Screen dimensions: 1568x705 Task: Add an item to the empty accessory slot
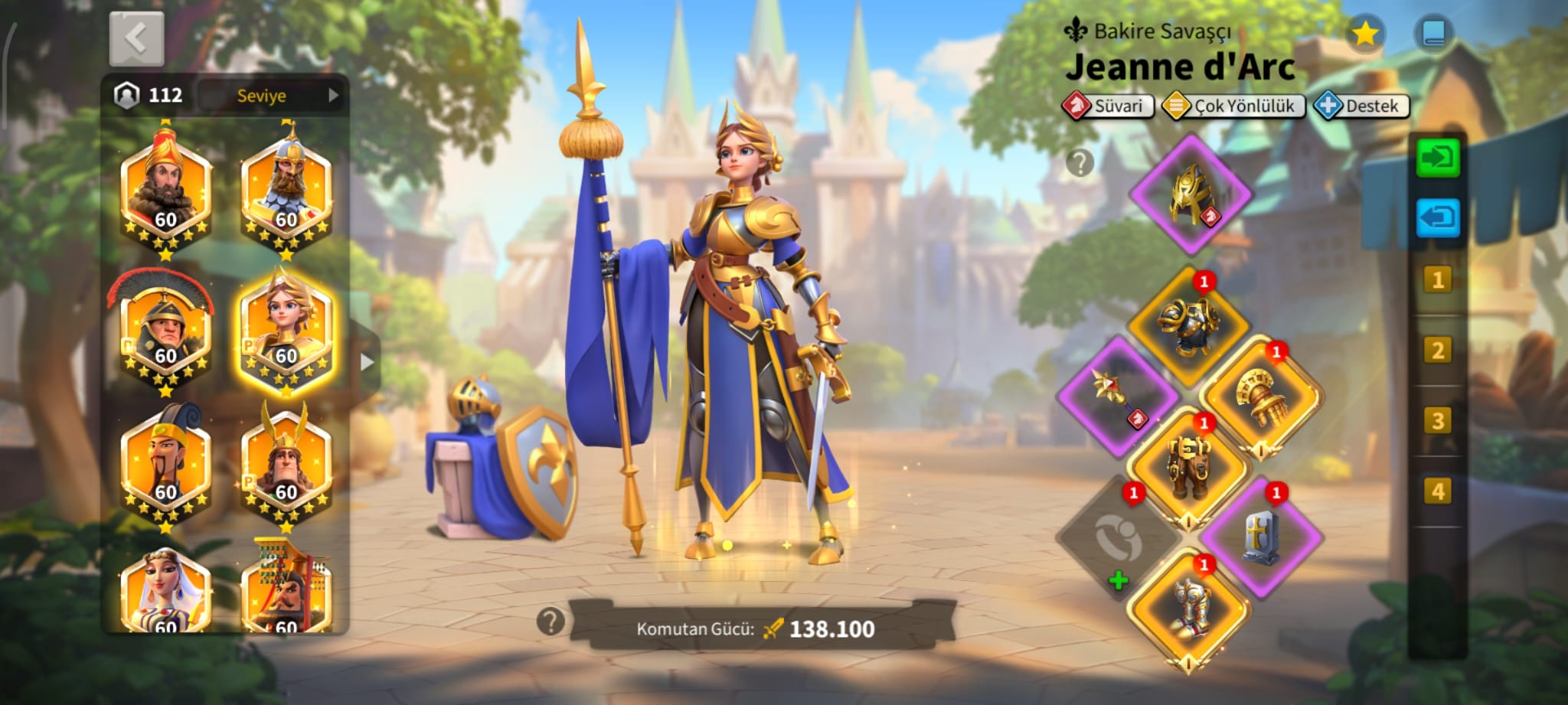[1118, 540]
